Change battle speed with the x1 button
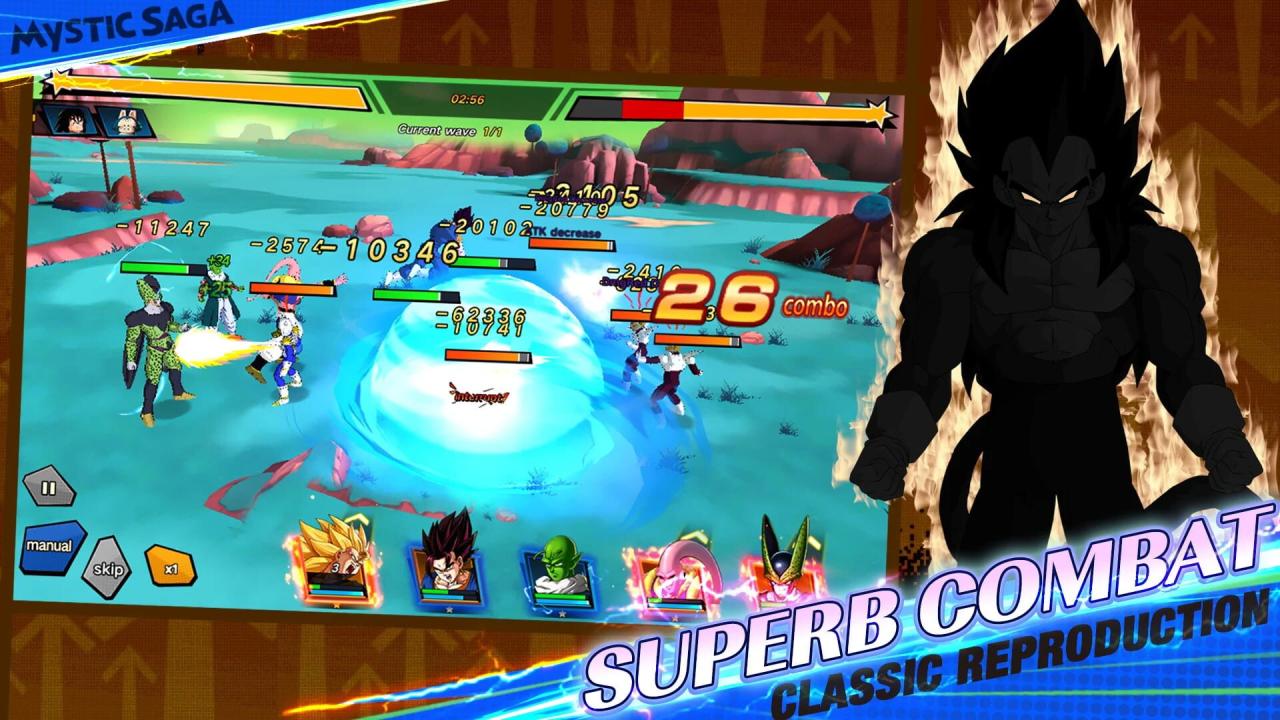Screen dimensions: 1280x720 170,567
